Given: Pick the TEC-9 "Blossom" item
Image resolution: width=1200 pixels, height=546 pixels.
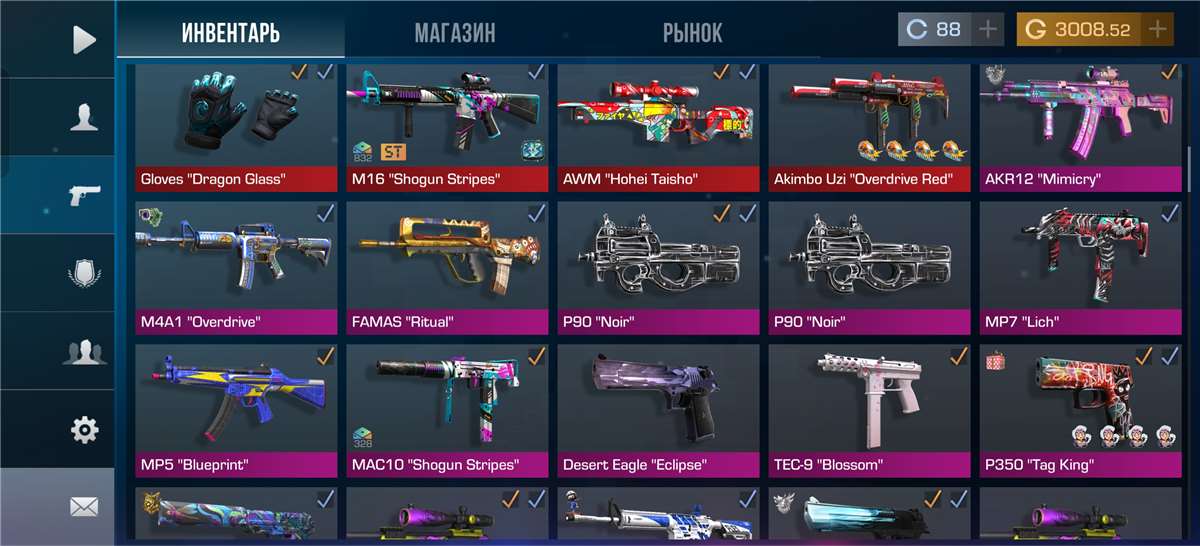Looking at the screenshot, I should pos(872,408).
